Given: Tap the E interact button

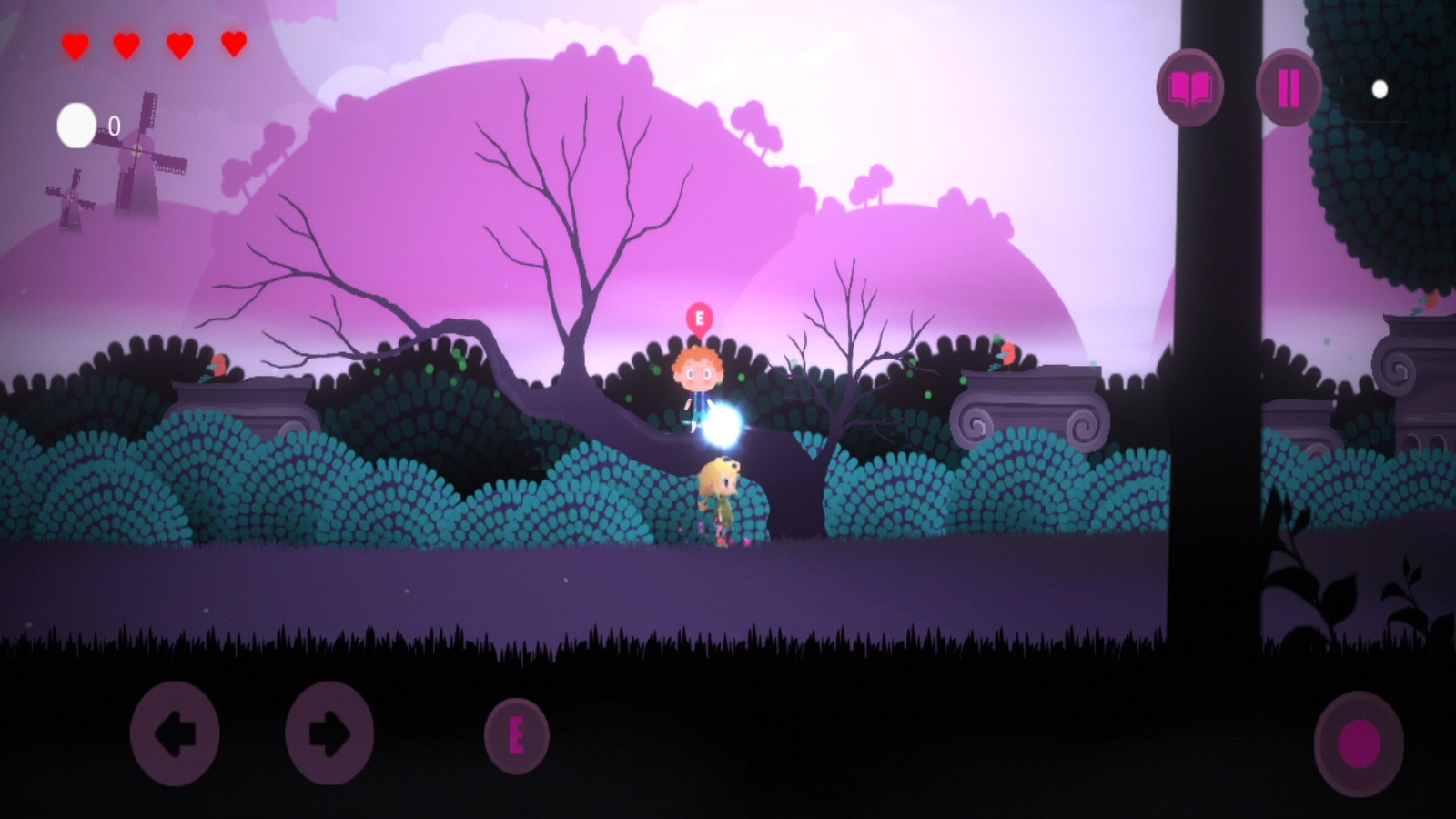Looking at the screenshot, I should click(x=516, y=736).
